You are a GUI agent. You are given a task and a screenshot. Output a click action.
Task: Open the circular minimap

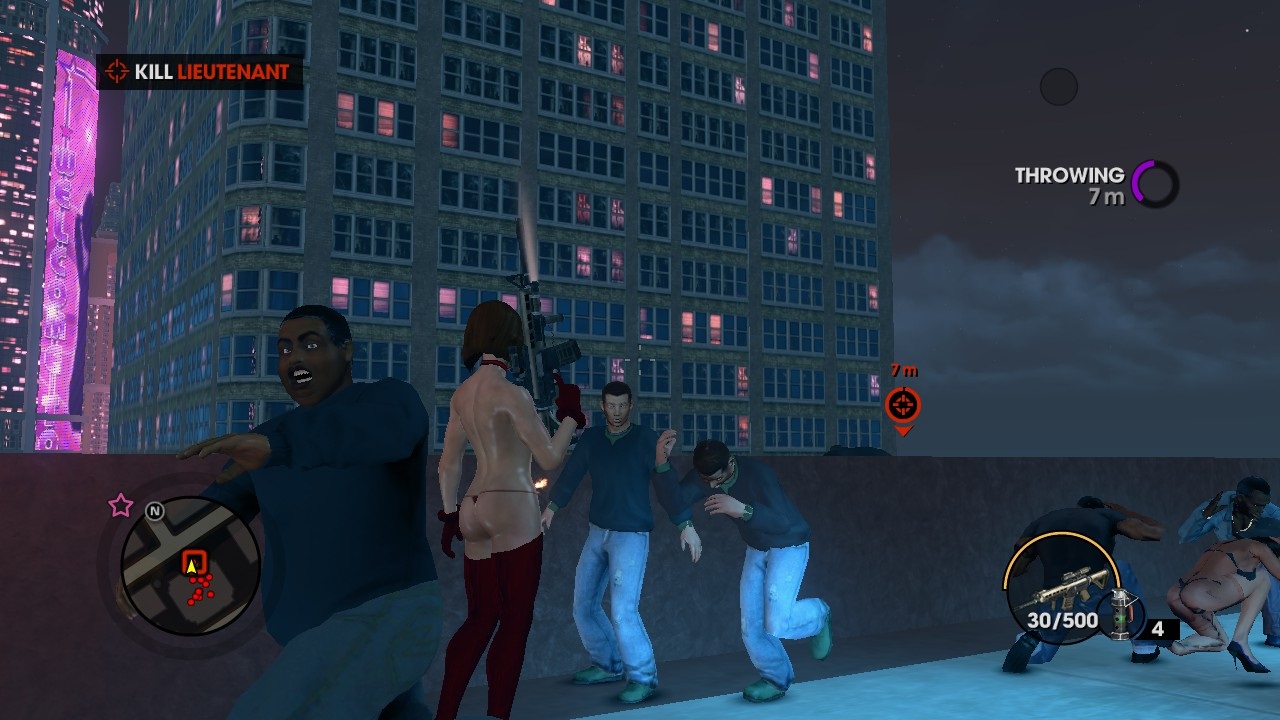[190, 566]
